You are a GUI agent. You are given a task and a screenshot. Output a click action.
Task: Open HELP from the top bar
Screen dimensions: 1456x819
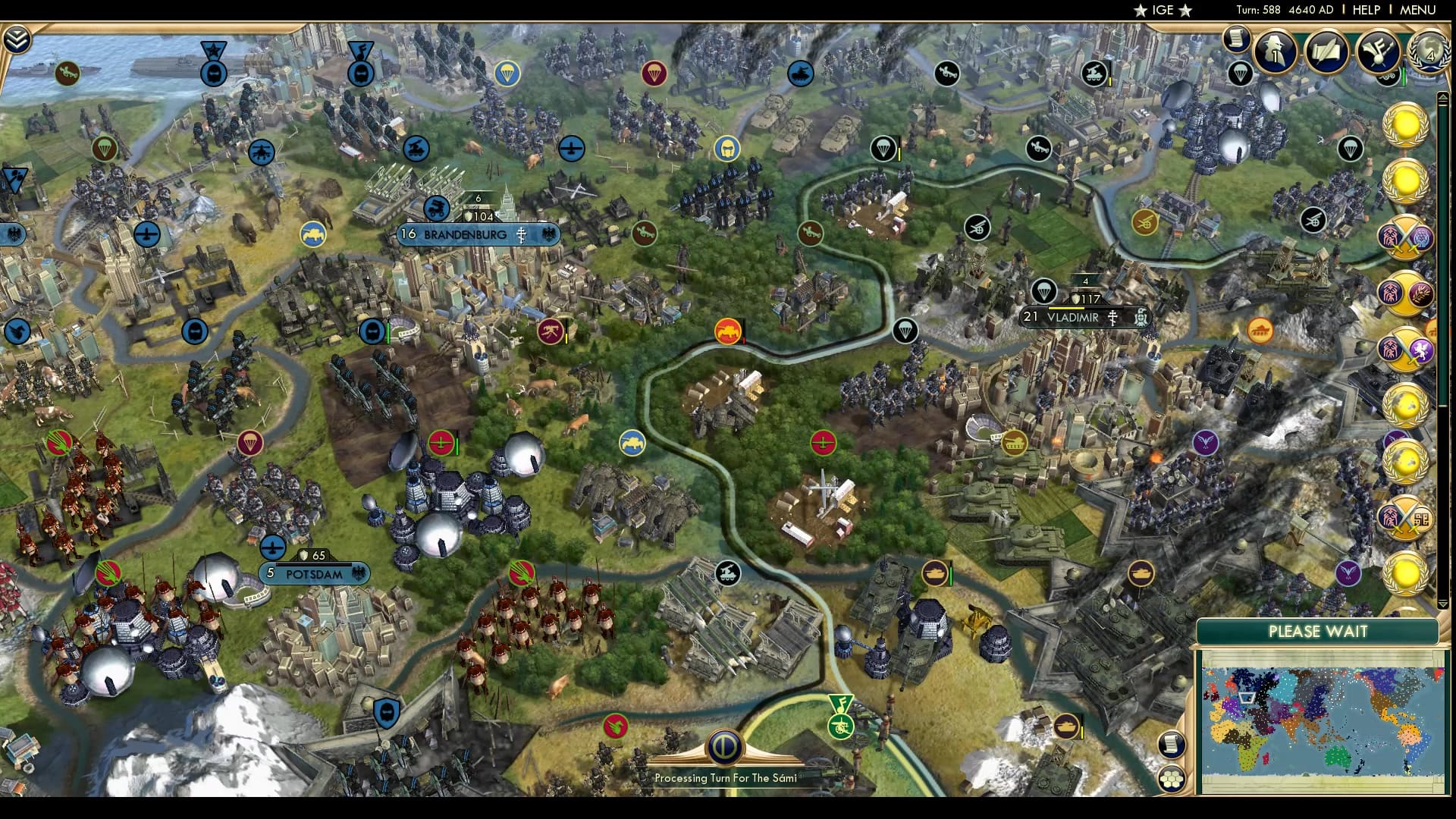[1367, 10]
